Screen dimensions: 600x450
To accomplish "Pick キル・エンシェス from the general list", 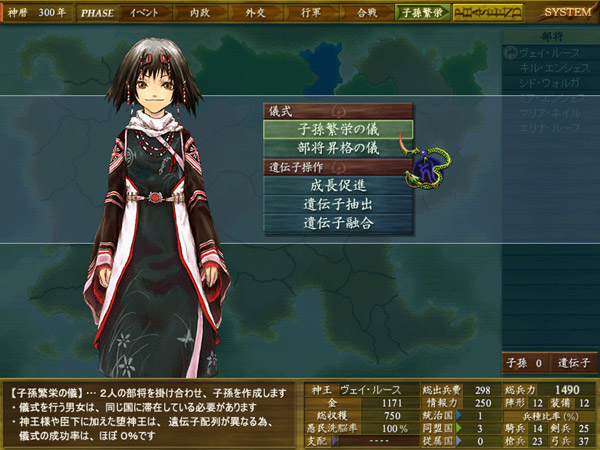I will point(550,68).
